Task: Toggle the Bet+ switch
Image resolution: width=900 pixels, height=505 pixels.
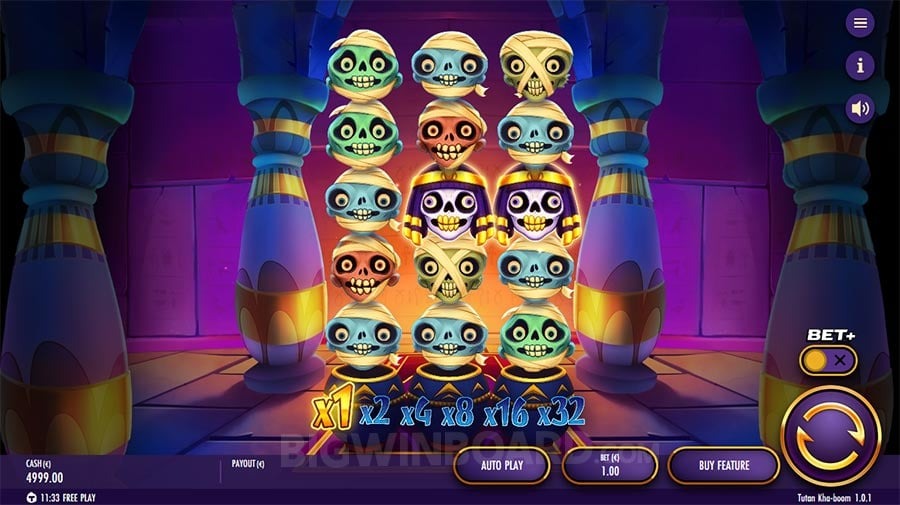Action: click(x=828, y=360)
